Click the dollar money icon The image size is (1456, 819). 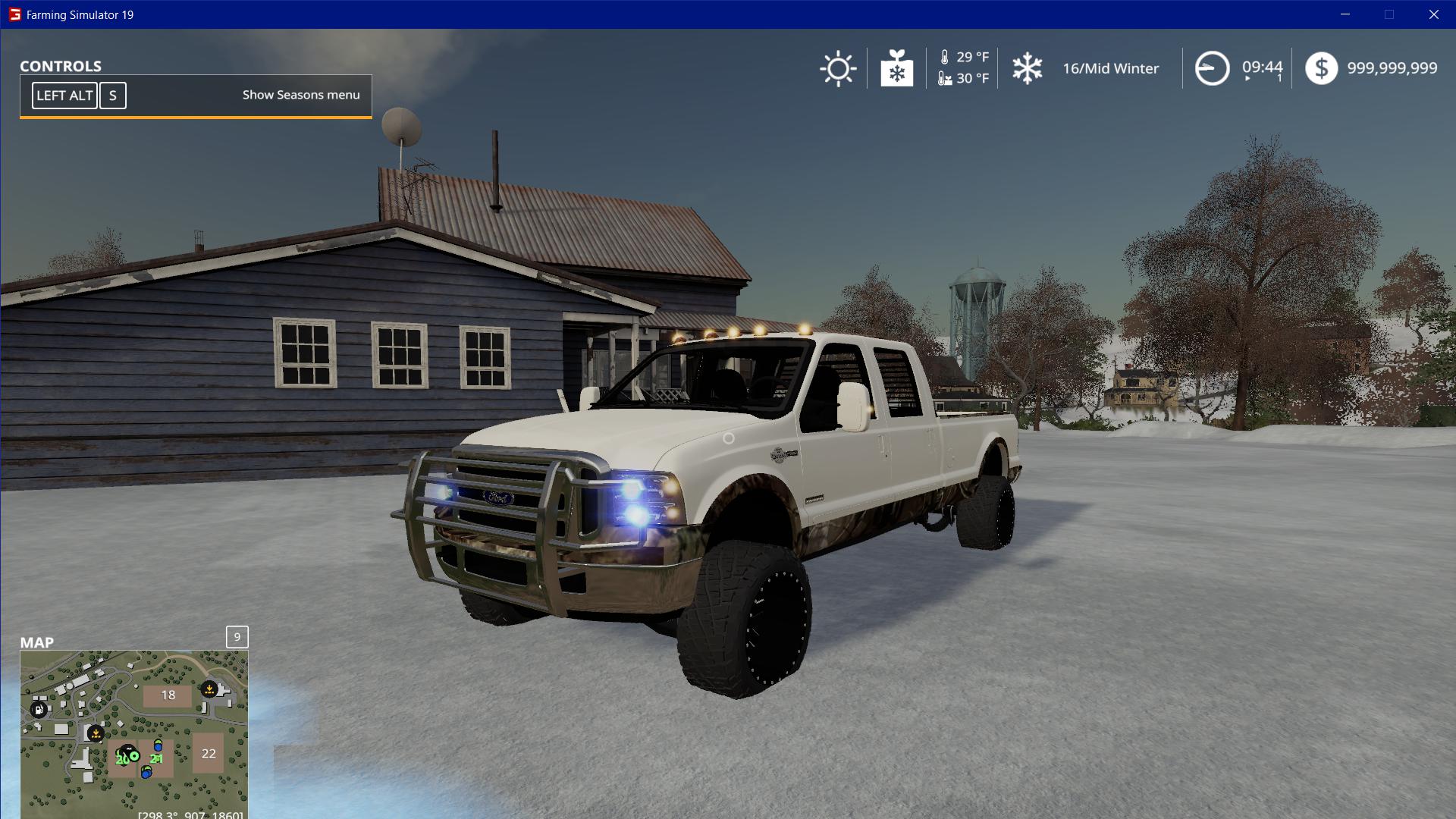coord(1321,68)
